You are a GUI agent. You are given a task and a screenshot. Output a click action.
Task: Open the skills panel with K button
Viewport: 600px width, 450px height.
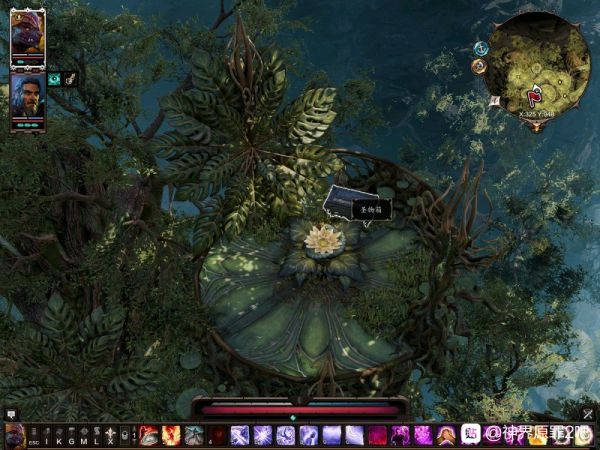(59, 436)
